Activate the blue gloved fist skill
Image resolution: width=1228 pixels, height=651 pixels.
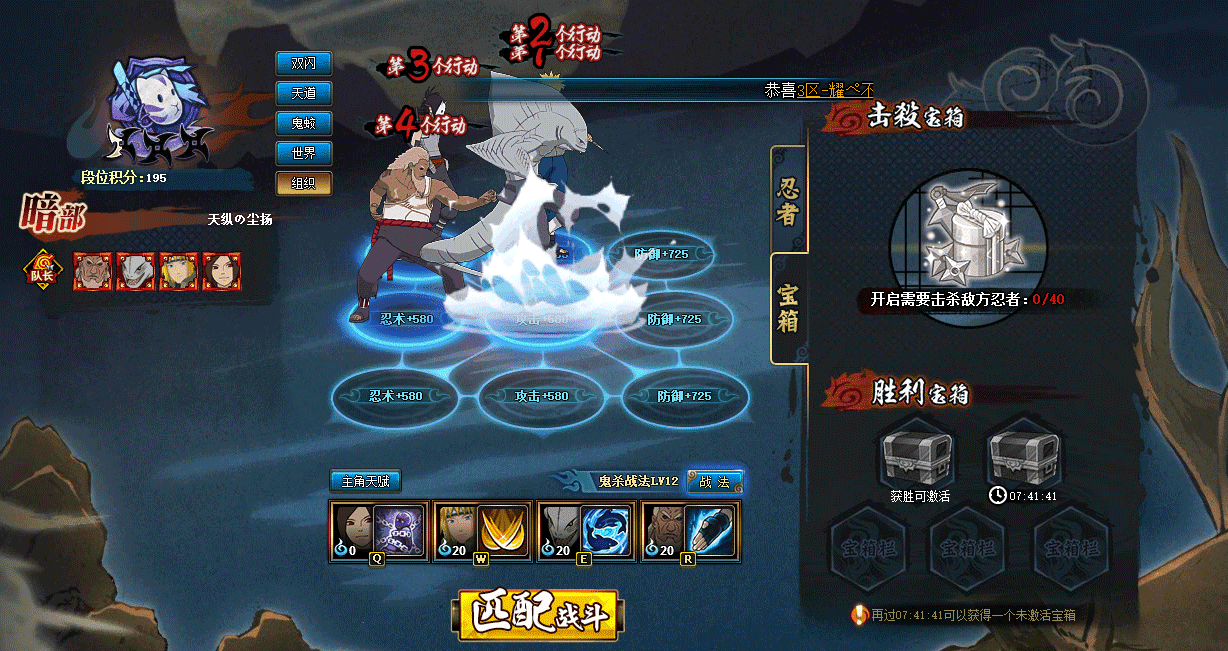pyautogui.click(x=713, y=530)
